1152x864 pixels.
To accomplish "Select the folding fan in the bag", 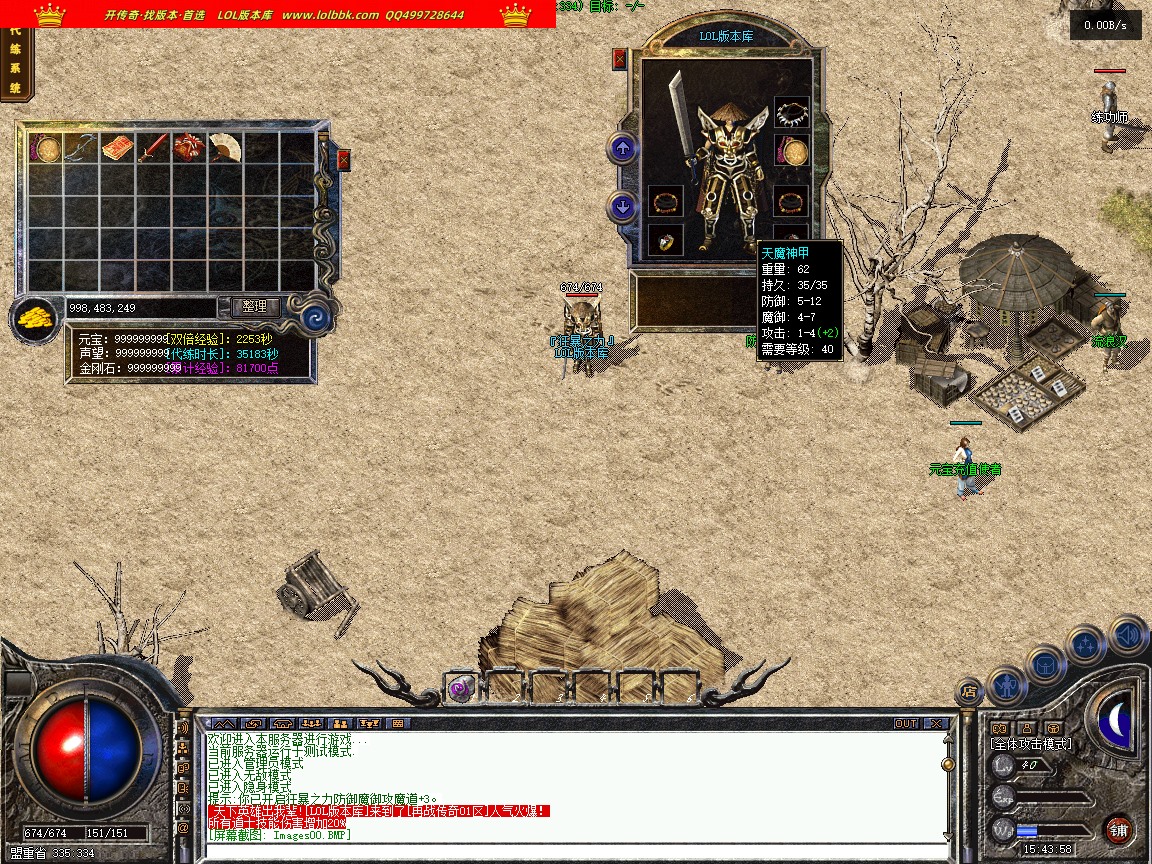I will (225, 148).
